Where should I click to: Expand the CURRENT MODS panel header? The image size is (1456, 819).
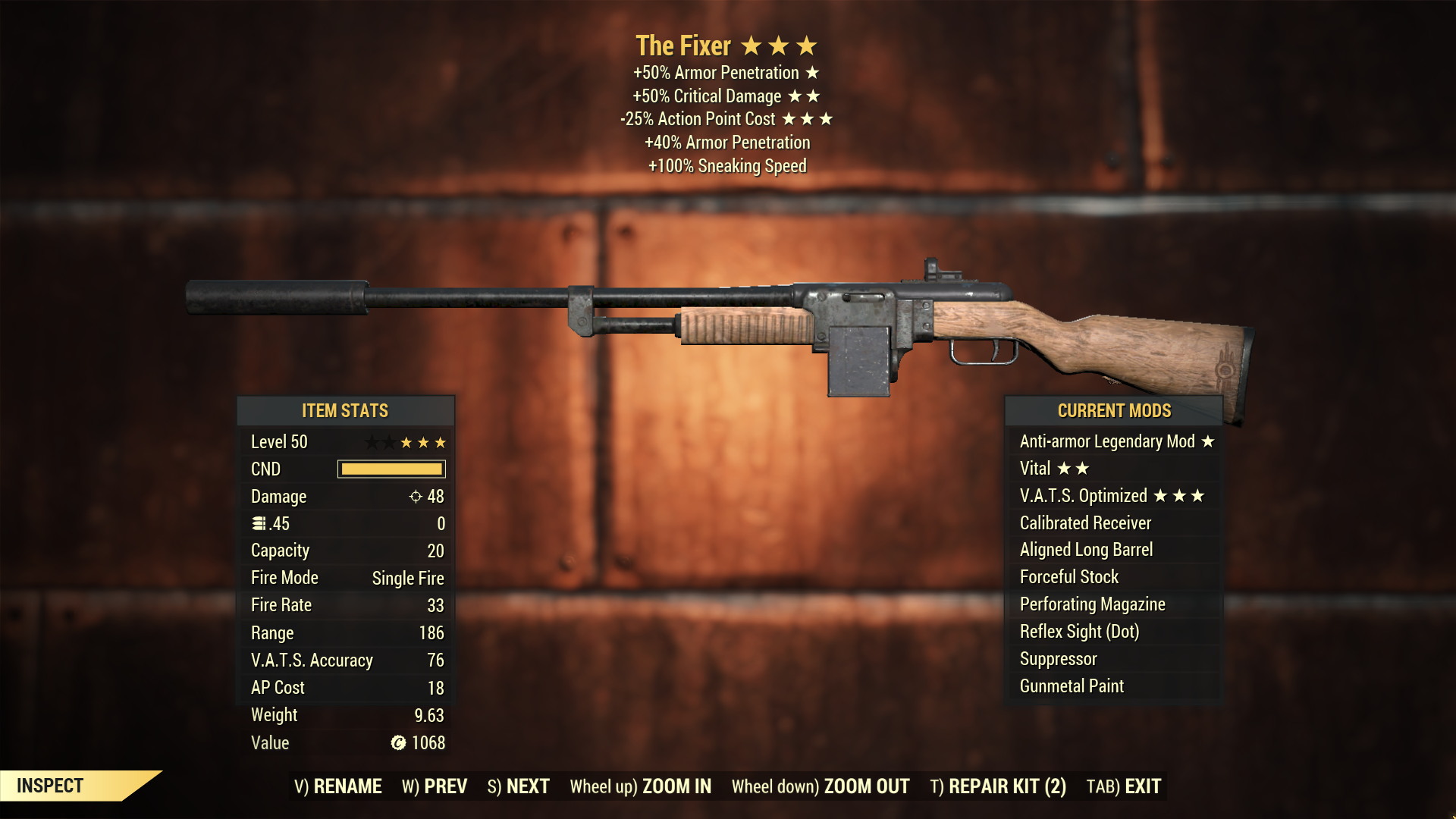pos(1113,410)
